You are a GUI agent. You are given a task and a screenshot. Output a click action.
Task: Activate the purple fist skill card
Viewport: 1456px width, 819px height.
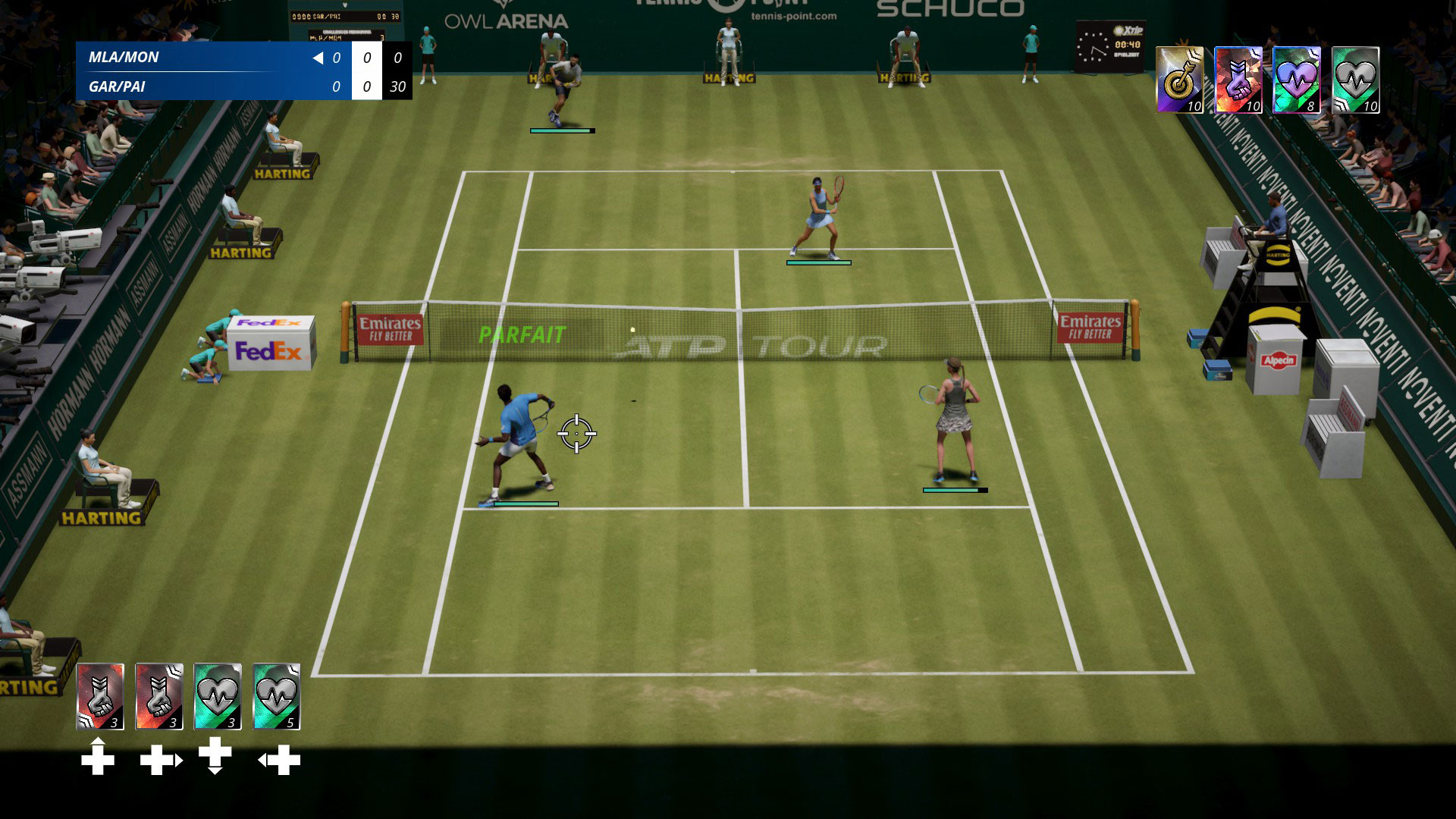coord(1238,80)
